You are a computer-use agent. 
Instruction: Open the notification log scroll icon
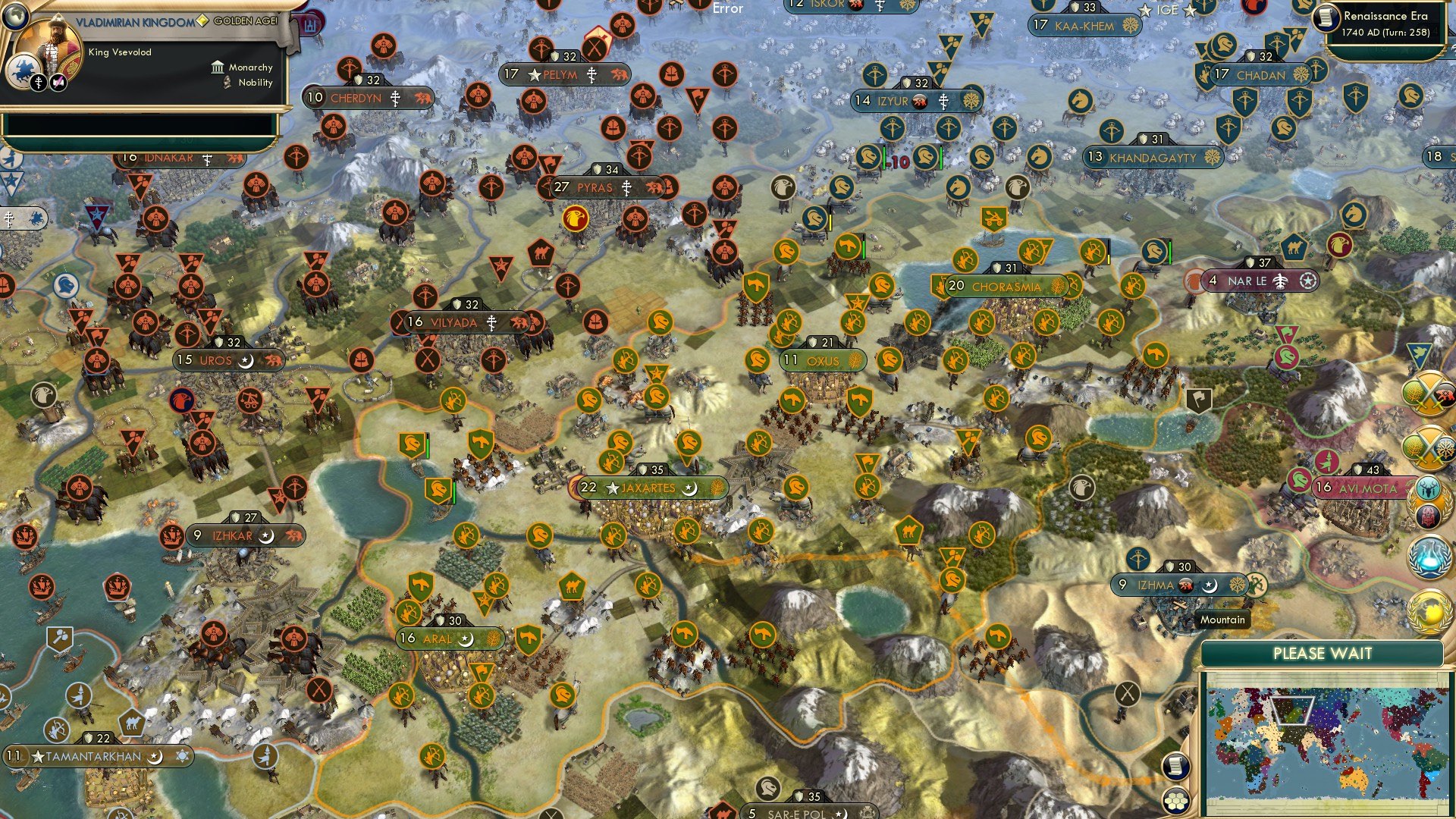pyautogui.click(x=1177, y=765)
